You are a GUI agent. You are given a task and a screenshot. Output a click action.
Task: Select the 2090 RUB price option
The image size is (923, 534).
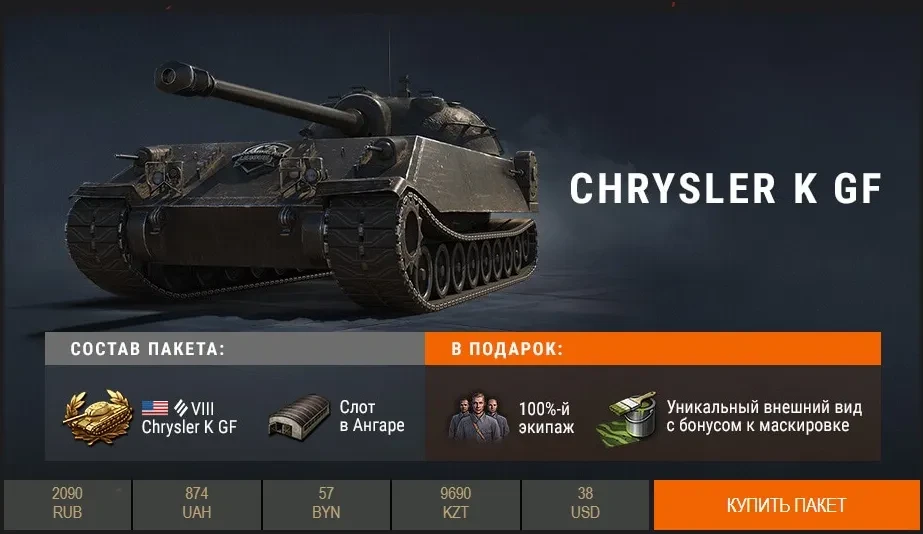click(x=67, y=505)
